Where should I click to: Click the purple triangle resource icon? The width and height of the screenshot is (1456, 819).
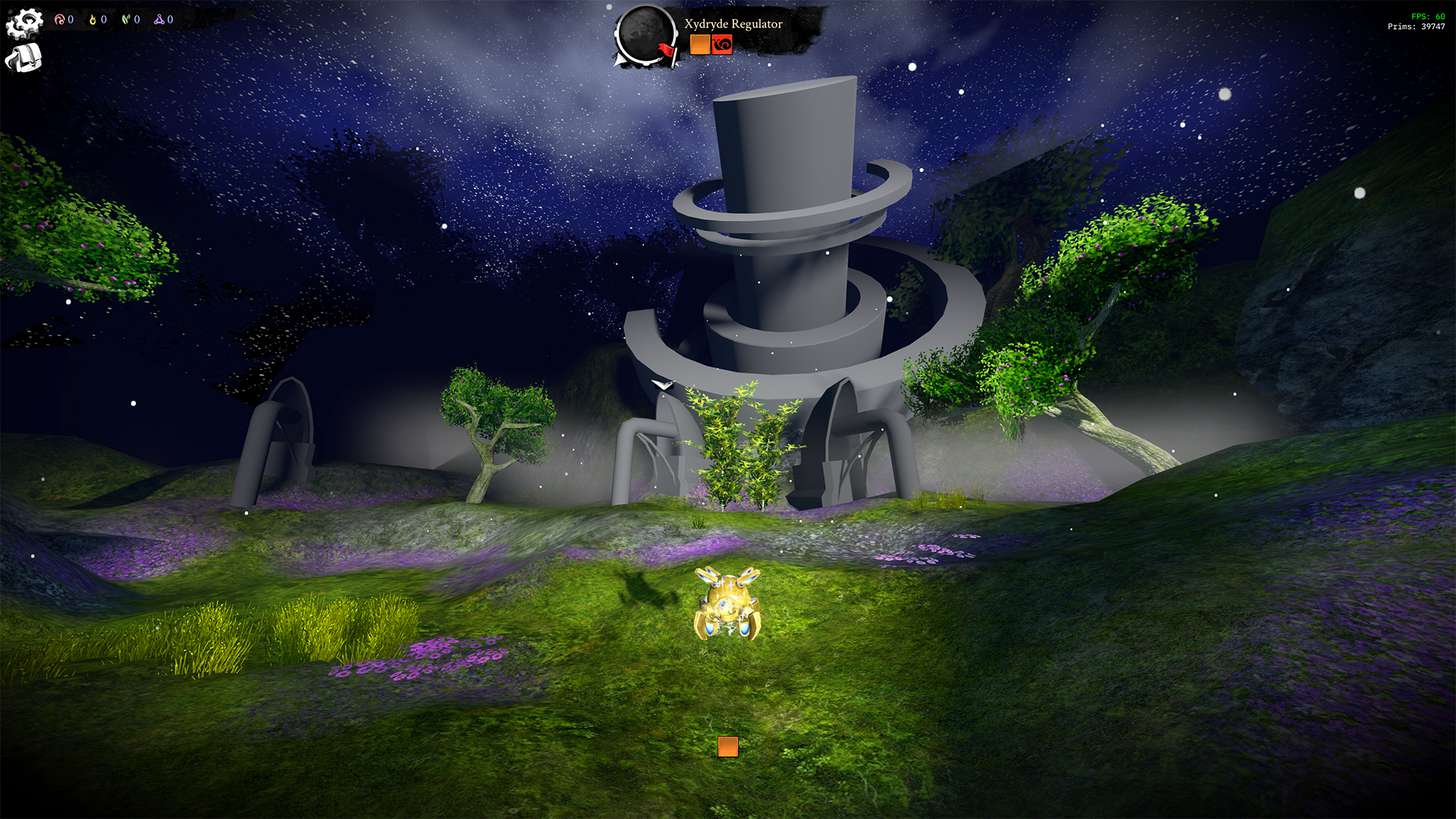[161, 20]
